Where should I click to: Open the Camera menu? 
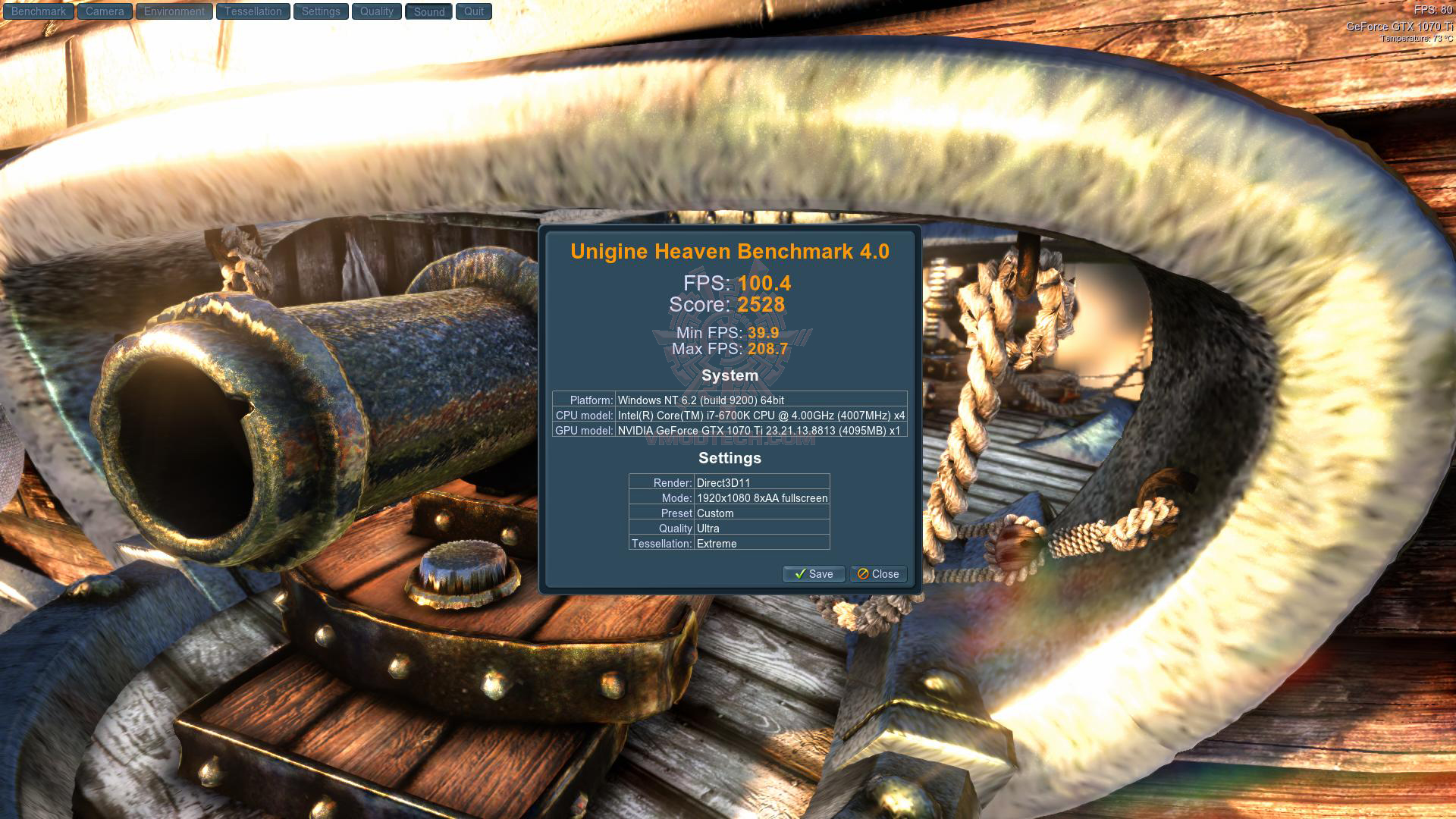(105, 11)
